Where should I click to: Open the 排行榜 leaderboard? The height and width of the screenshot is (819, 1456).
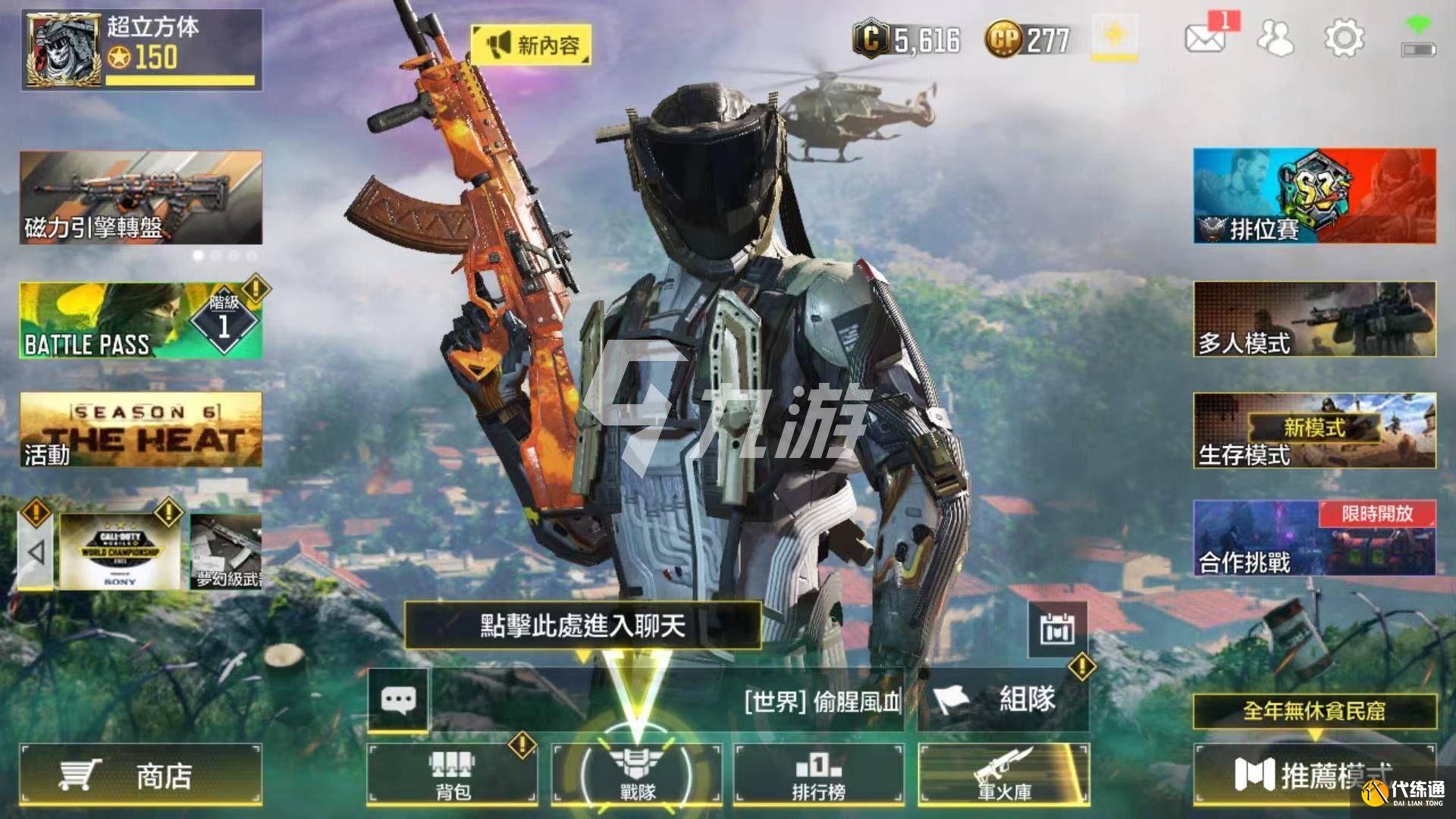(x=818, y=773)
